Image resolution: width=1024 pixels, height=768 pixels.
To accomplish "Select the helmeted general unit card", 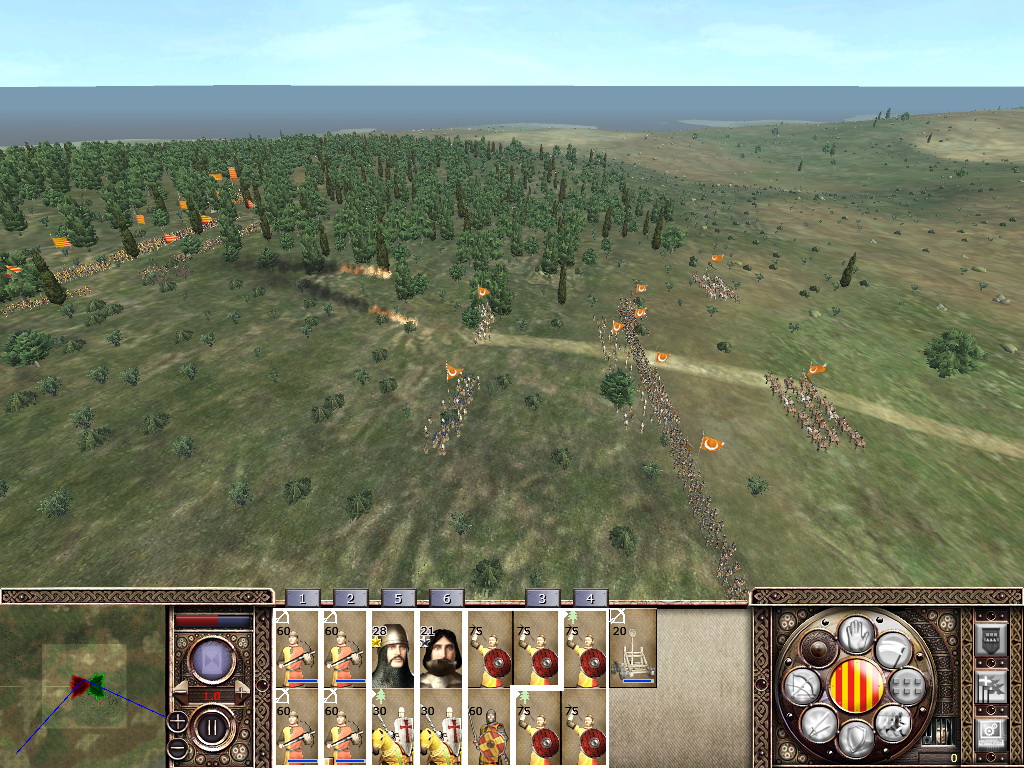I will 393,648.
